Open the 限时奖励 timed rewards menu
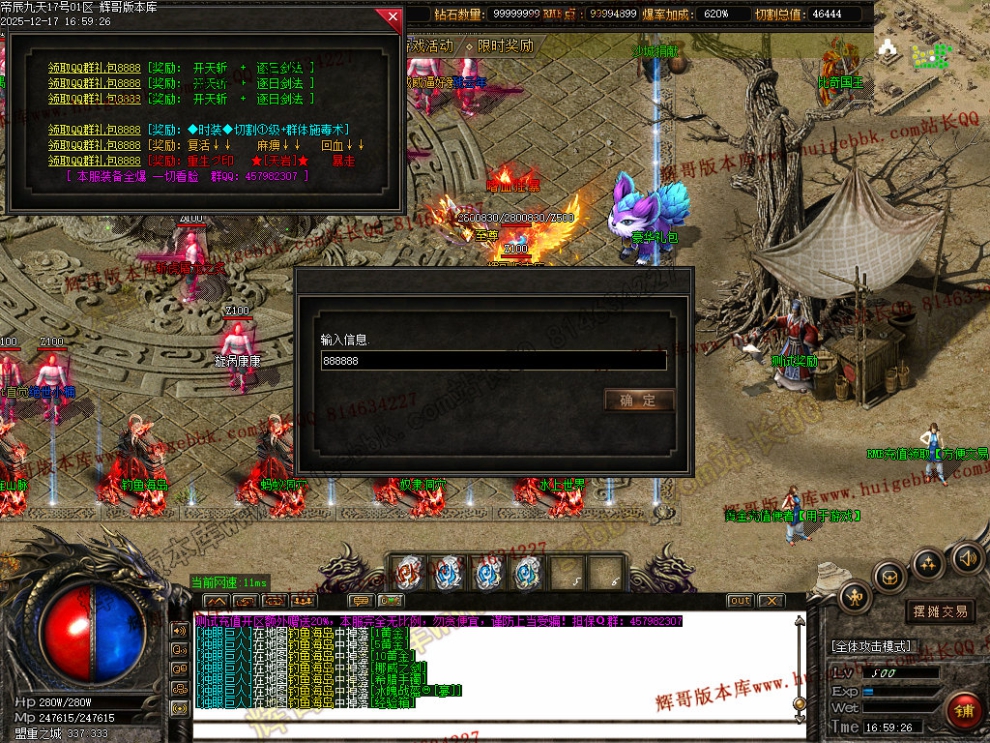This screenshot has width=990, height=743. point(505,46)
